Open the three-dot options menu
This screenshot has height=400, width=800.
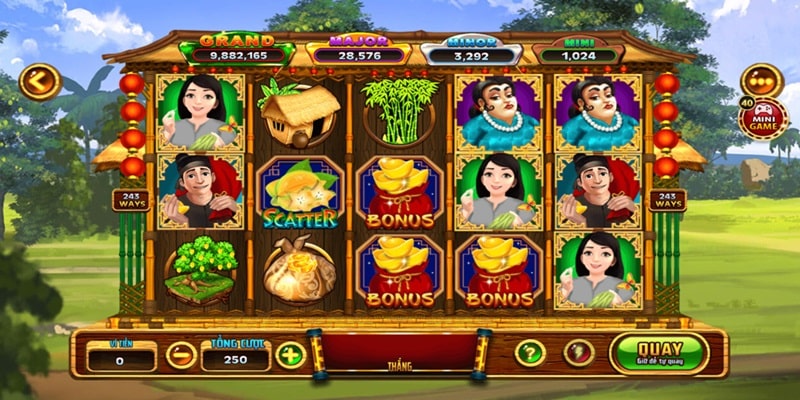coord(762,82)
